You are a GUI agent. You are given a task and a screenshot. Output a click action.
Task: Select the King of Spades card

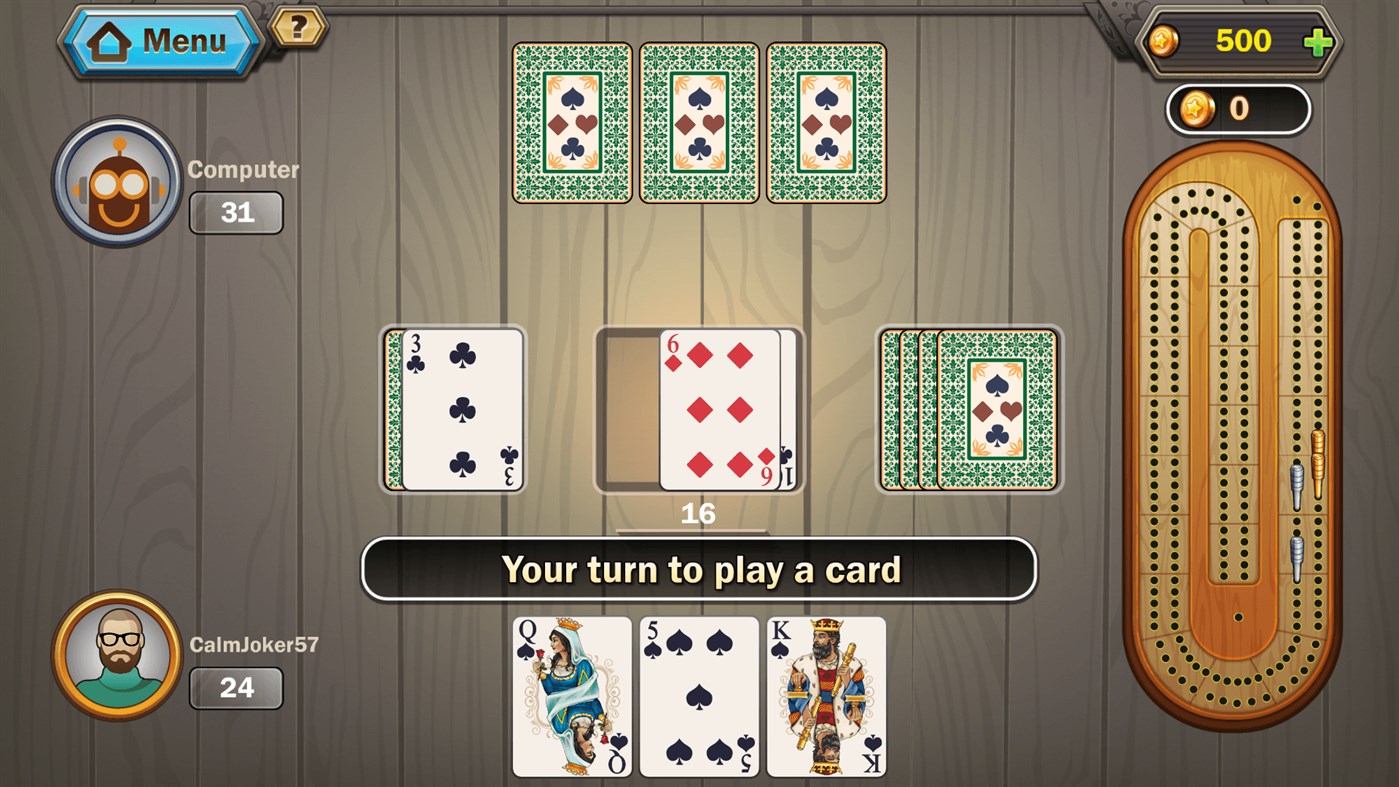(825, 697)
